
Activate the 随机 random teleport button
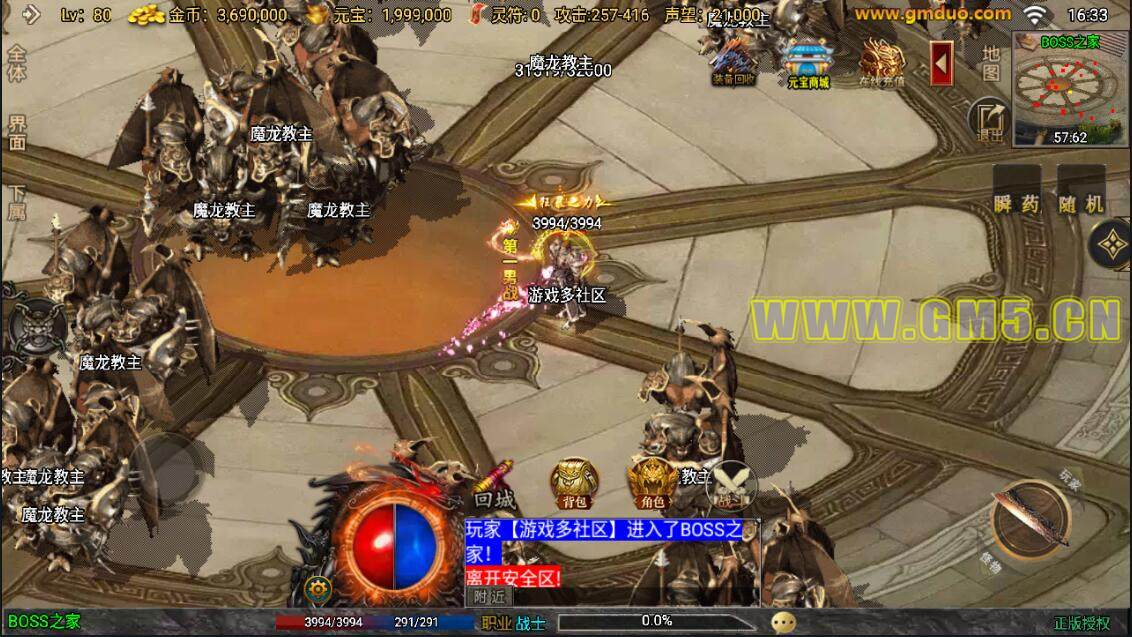pyautogui.click(x=1081, y=201)
